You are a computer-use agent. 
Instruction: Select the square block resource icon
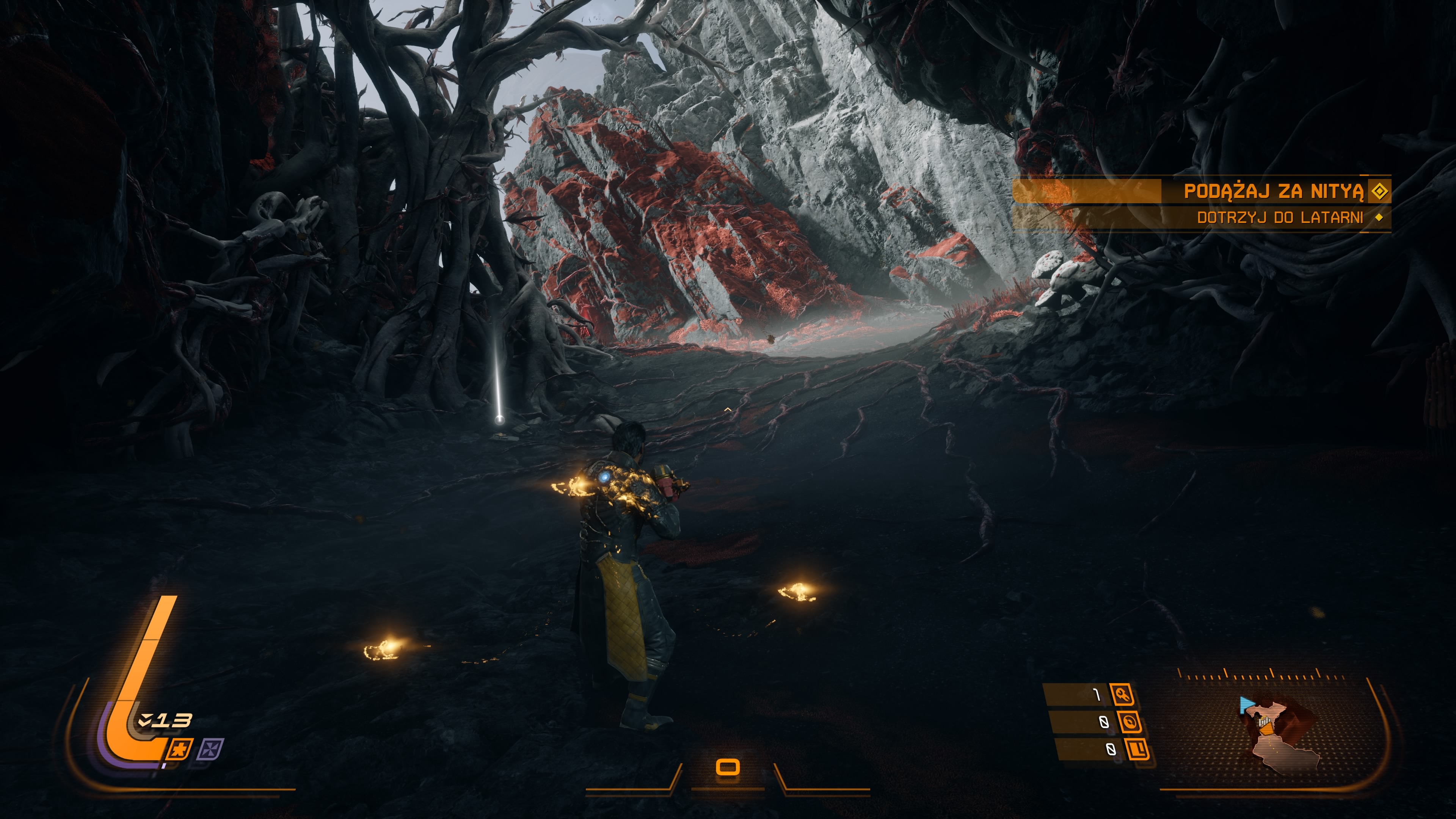click(1137, 749)
